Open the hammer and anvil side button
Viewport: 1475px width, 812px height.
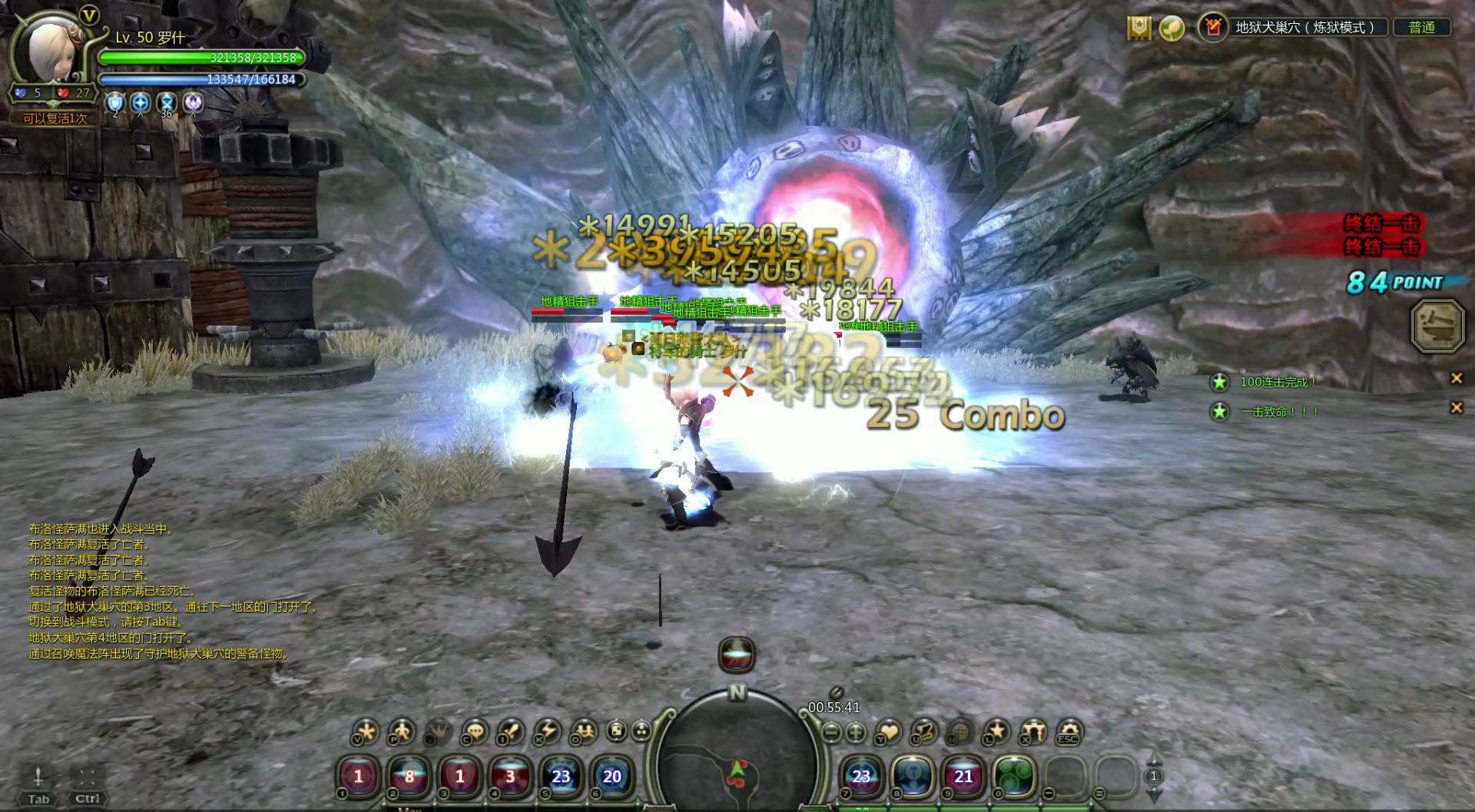click(1437, 326)
